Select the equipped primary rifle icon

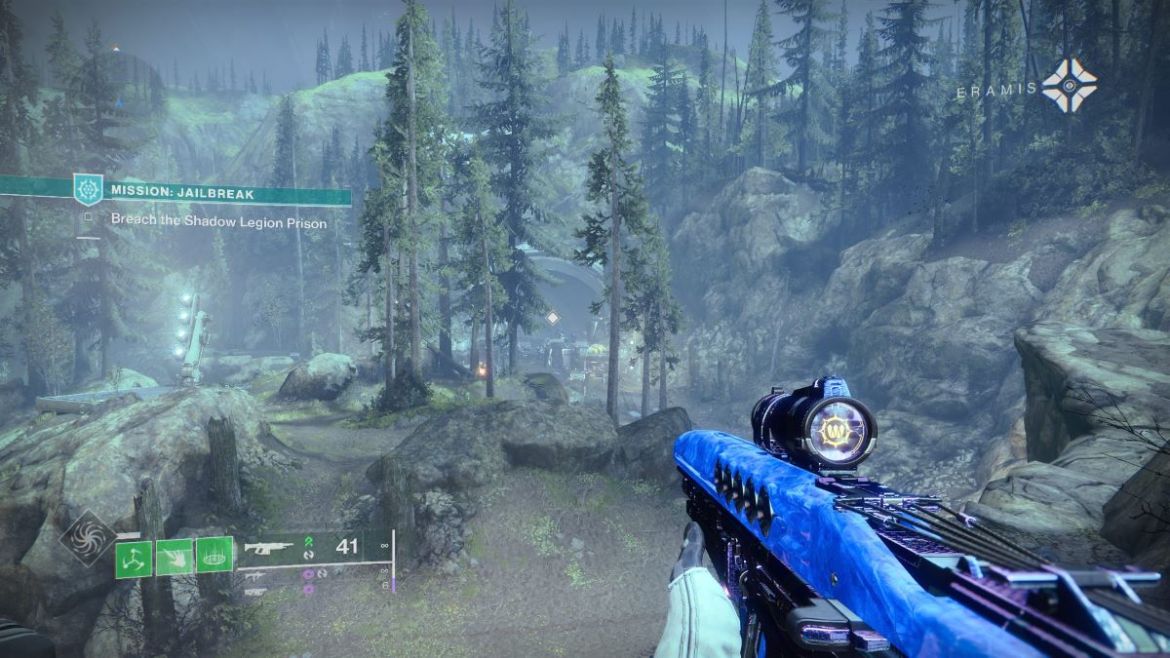click(x=270, y=548)
